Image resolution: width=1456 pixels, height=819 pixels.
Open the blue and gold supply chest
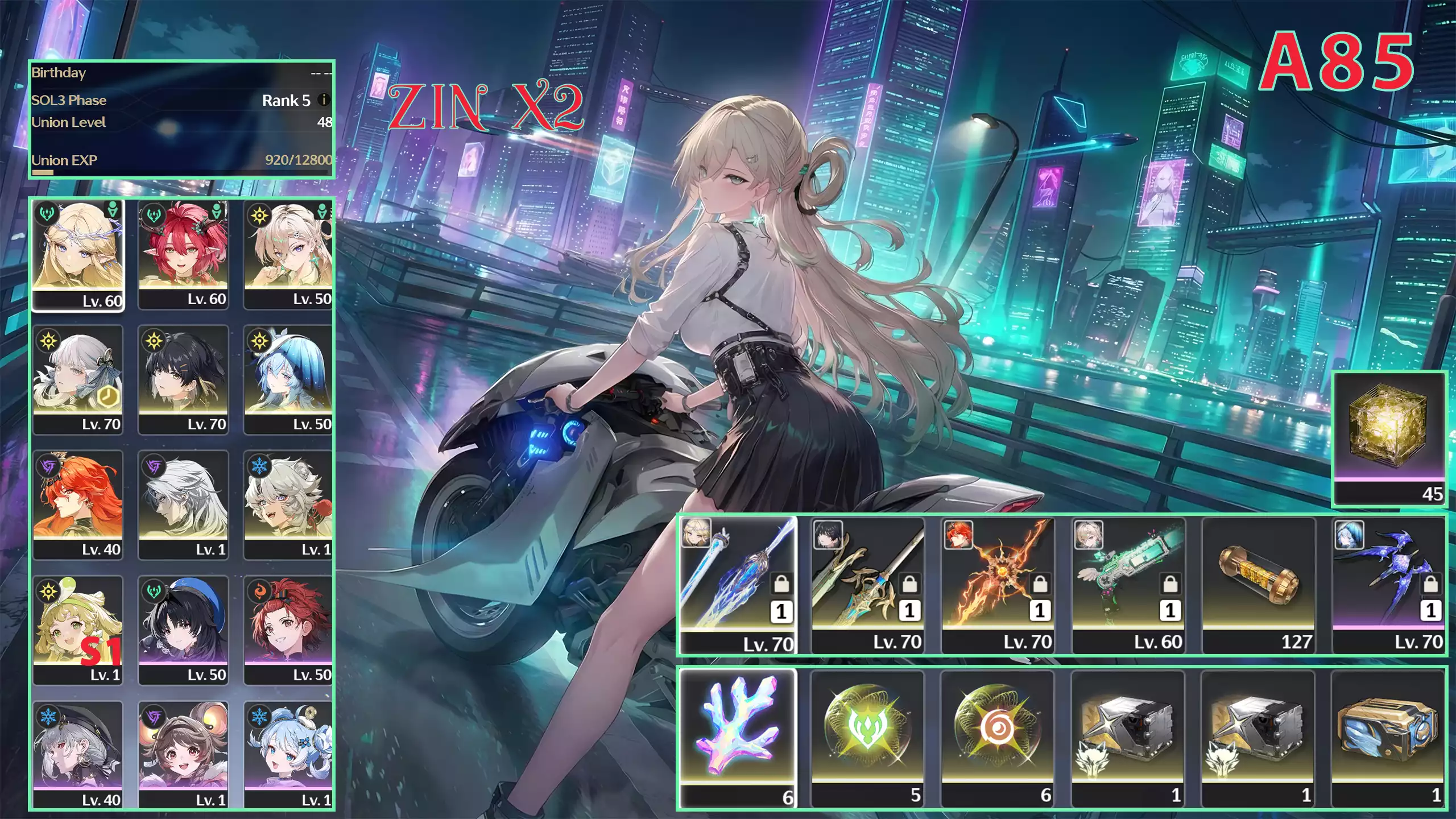[x=1389, y=738]
